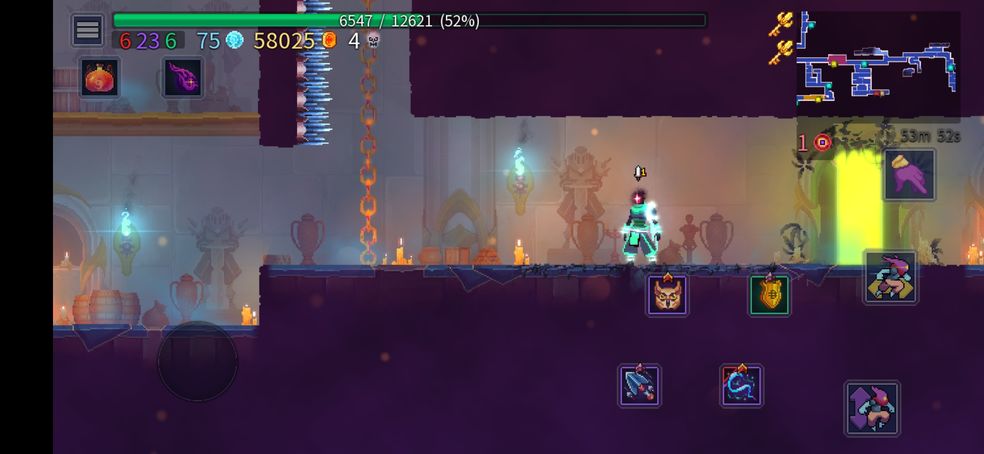Viewport: 984px width, 454px height.
Task: Tap the purple hand interact button
Action: click(909, 174)
